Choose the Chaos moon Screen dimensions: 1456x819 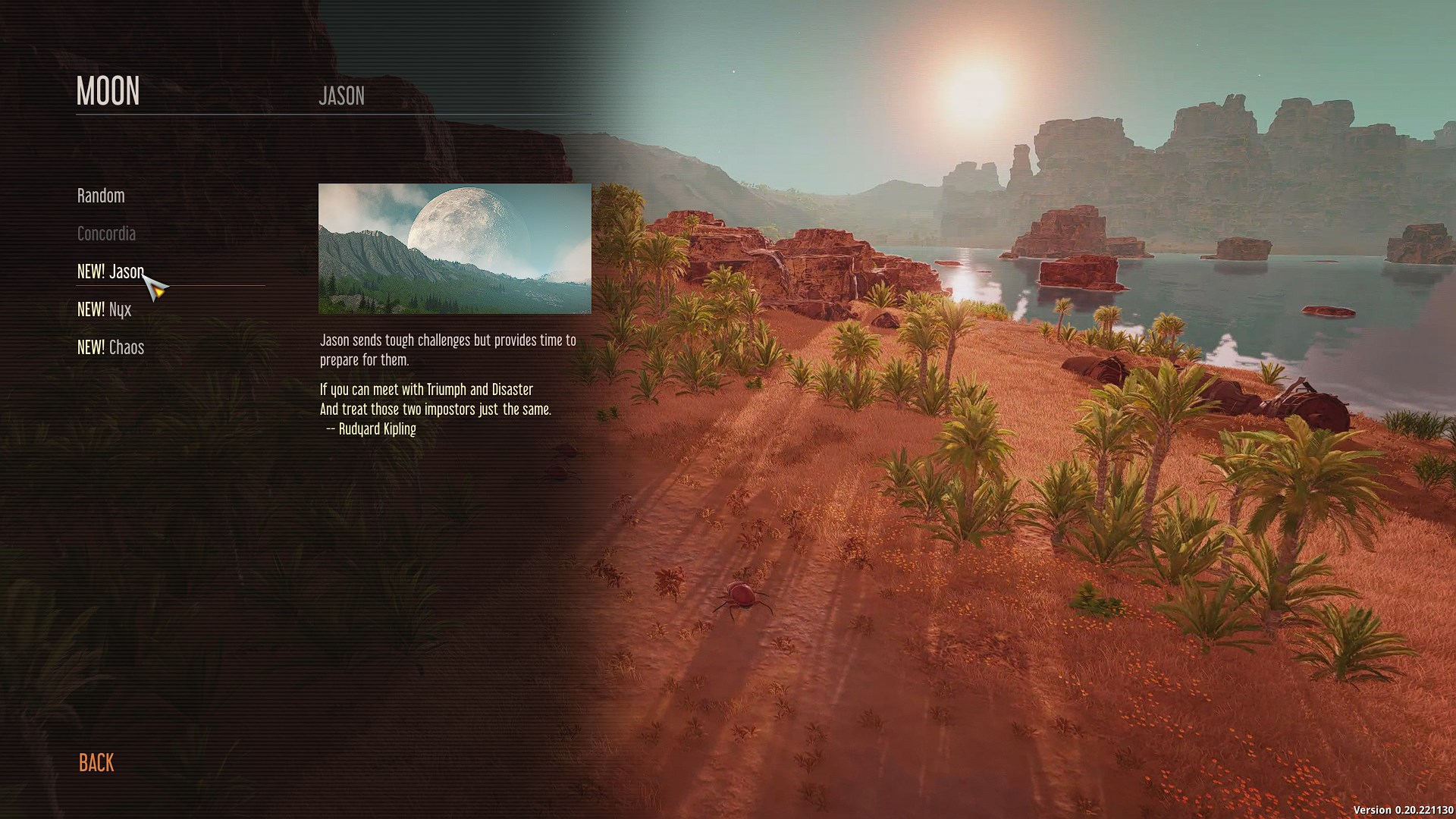click(x=111, y=347)
